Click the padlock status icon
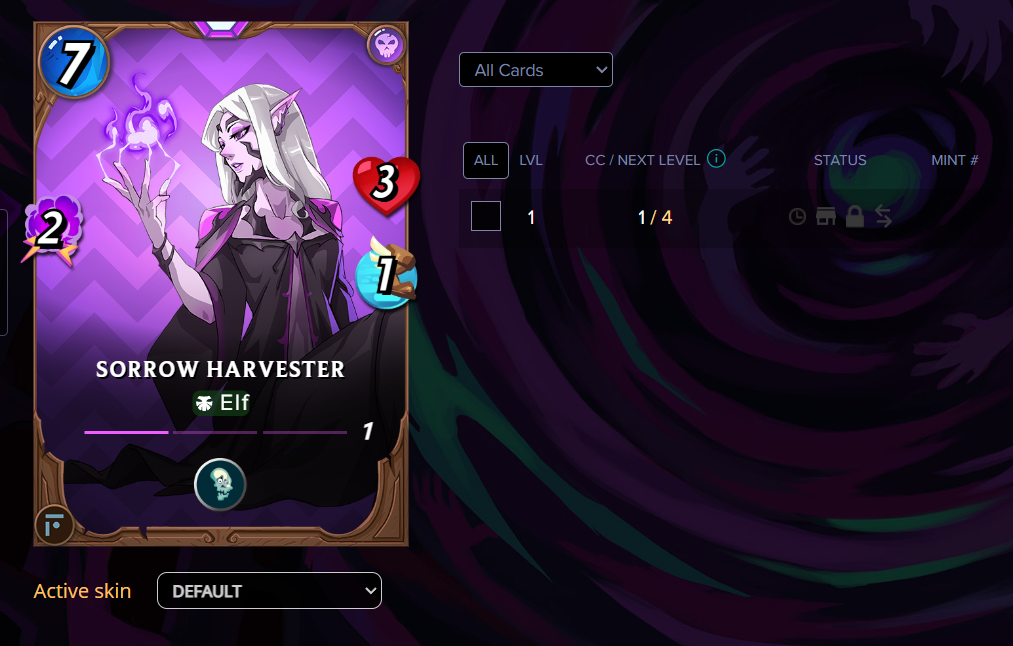Image resolution: width=1013 pixels, height=646 pixels. click(x=854, y=216)
